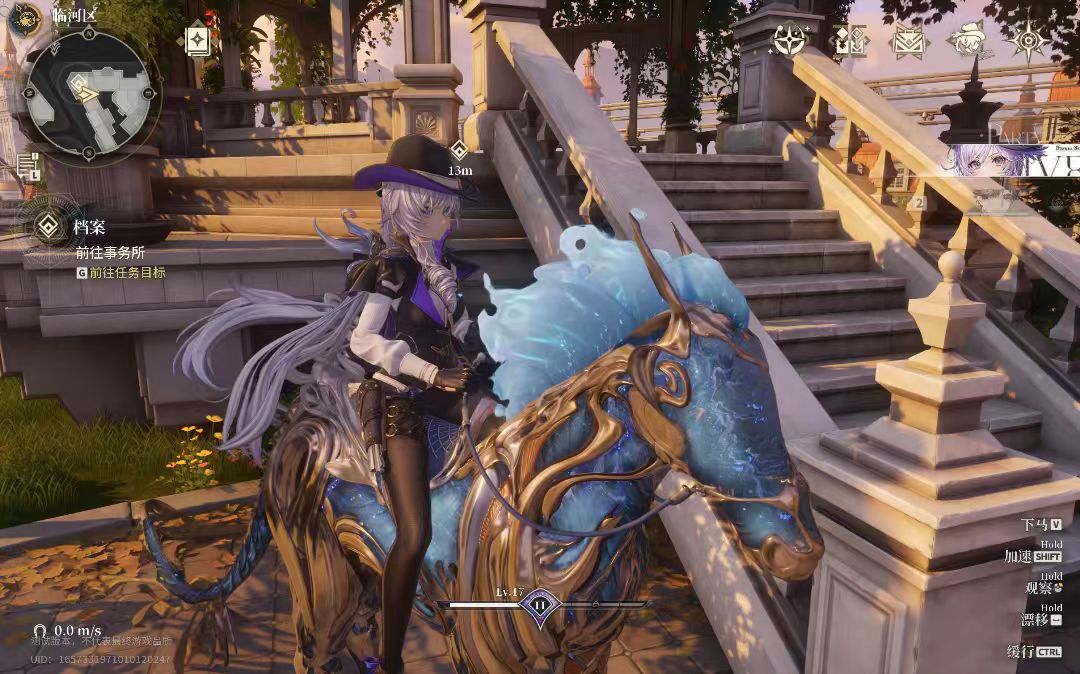Open the circular minimap
The width and height of the screenshot is (1080, 674).
[90, 93]
